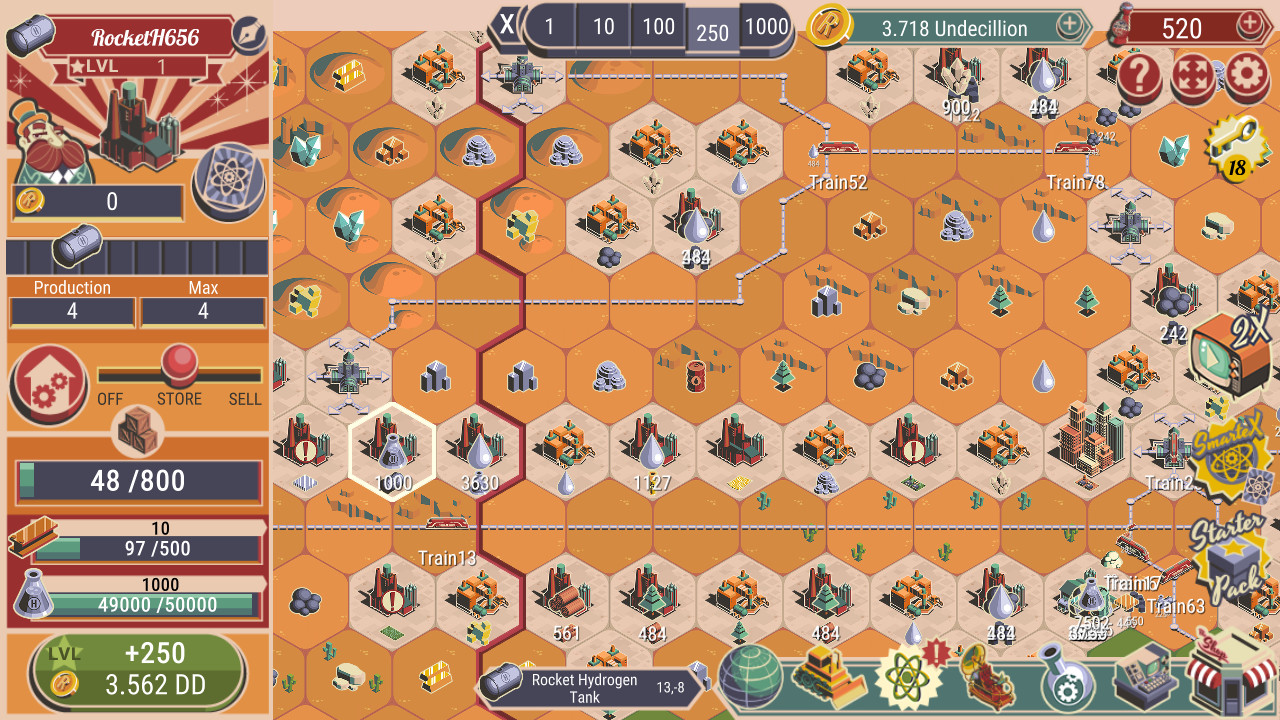
Task: Select the 1000 multiplier tab
Action: pos(766,28)
